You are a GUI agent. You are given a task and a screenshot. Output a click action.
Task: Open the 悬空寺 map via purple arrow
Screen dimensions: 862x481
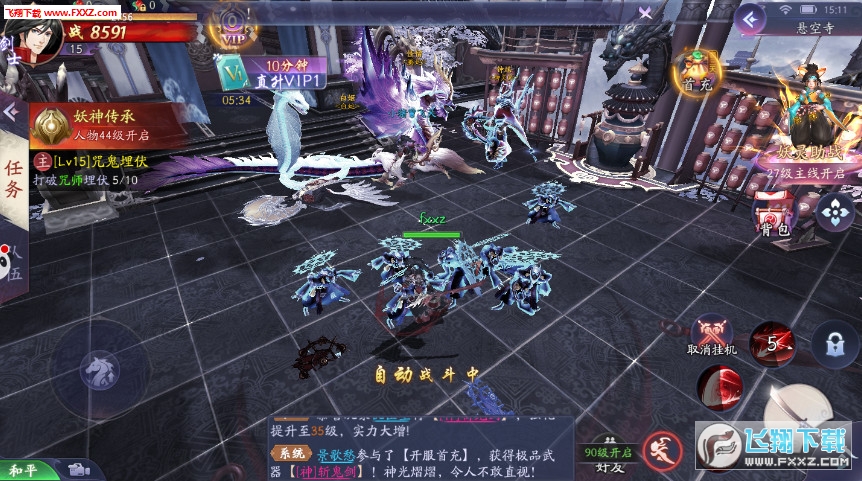tap(749, 18)
